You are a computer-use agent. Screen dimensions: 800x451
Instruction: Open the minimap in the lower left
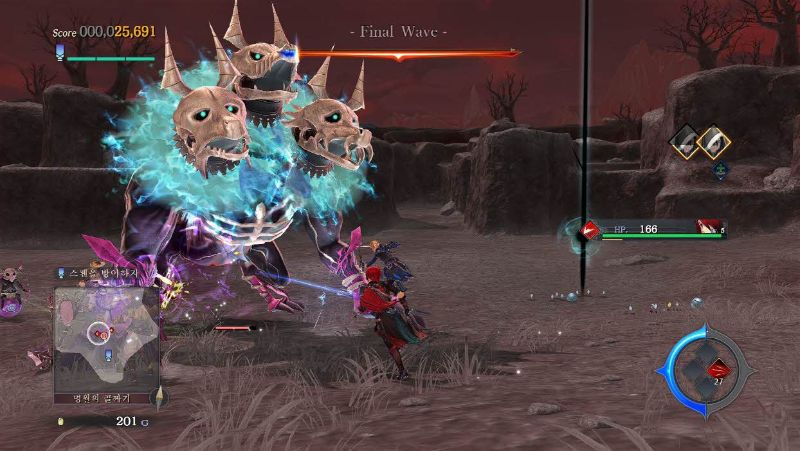point(107,335)
